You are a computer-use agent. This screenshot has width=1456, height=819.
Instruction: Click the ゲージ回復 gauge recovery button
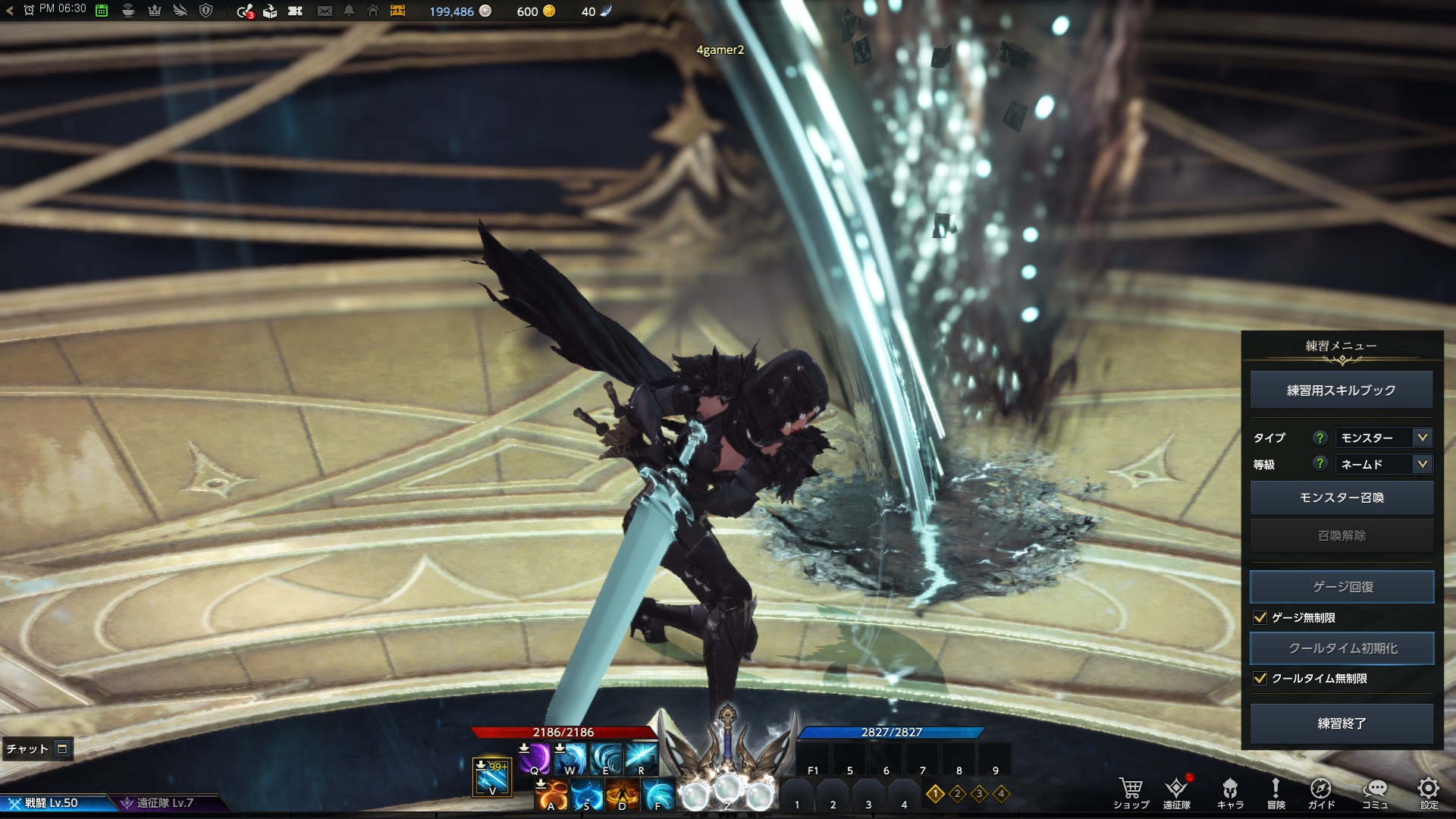[1341, 587]
